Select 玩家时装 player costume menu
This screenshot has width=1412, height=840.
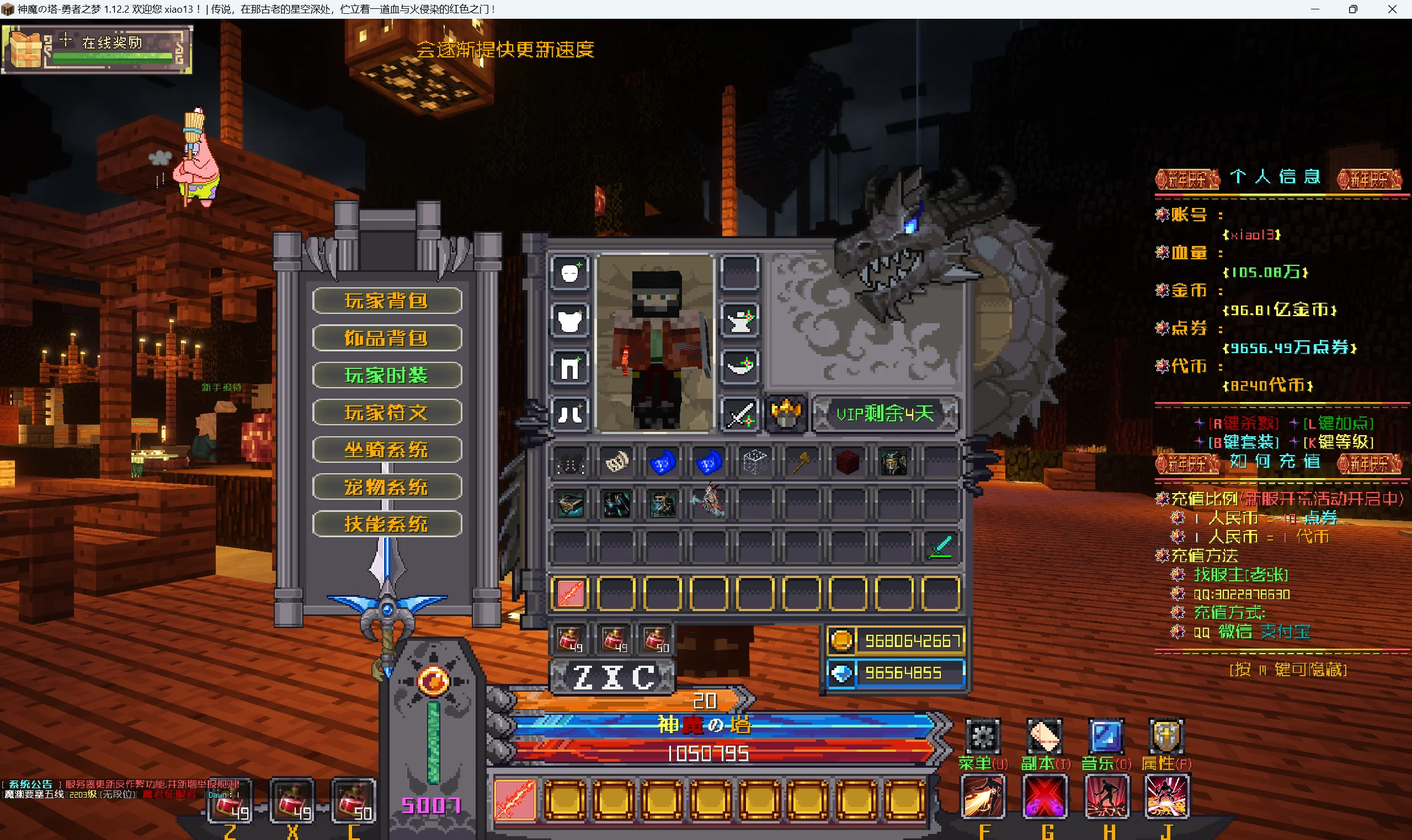click(387, 375)
